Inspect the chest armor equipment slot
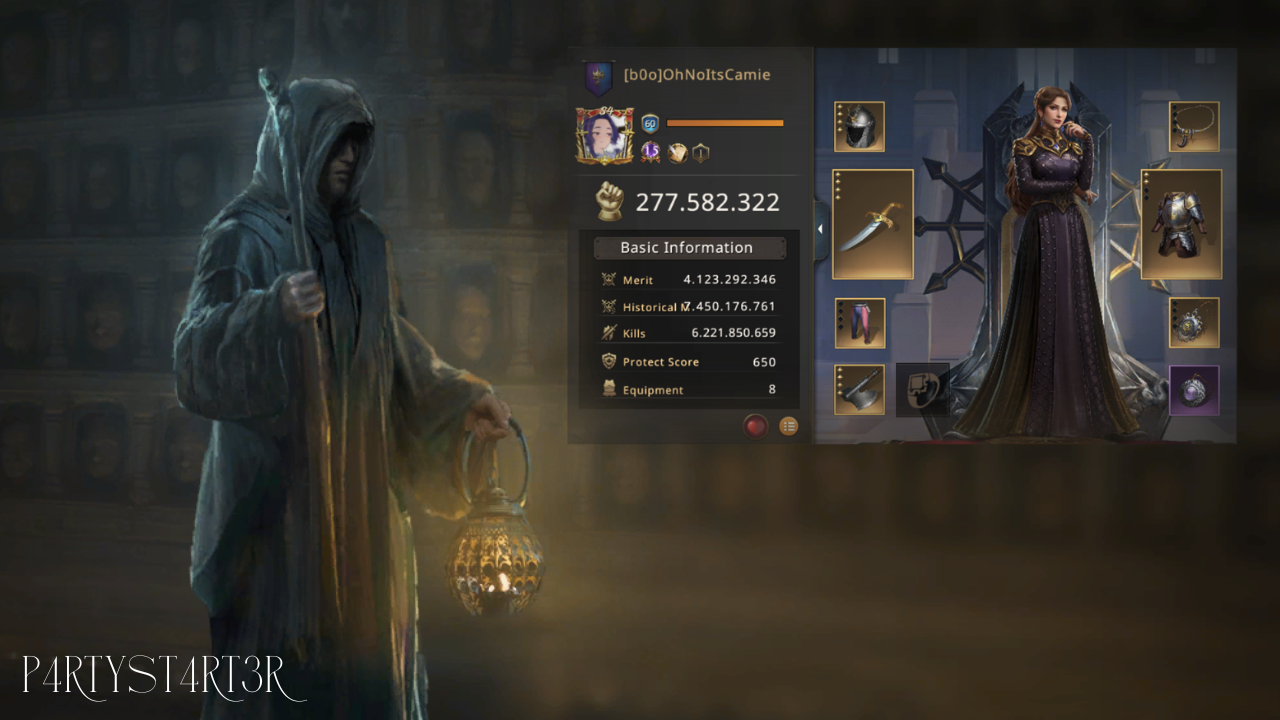1280x720 pixels. click(x=1181, y=224)
